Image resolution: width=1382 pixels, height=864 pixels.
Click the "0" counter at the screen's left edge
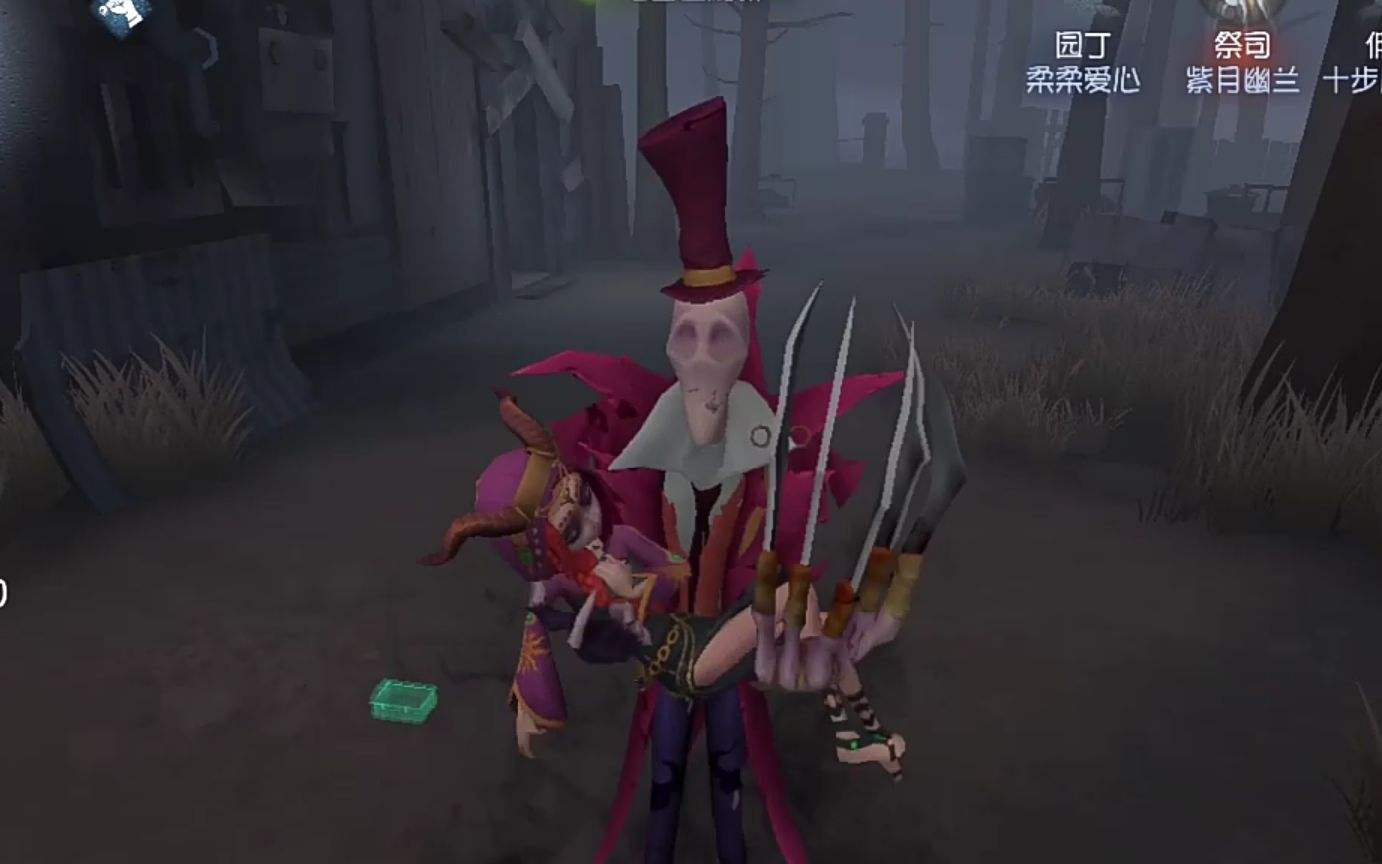click(5, 590)
